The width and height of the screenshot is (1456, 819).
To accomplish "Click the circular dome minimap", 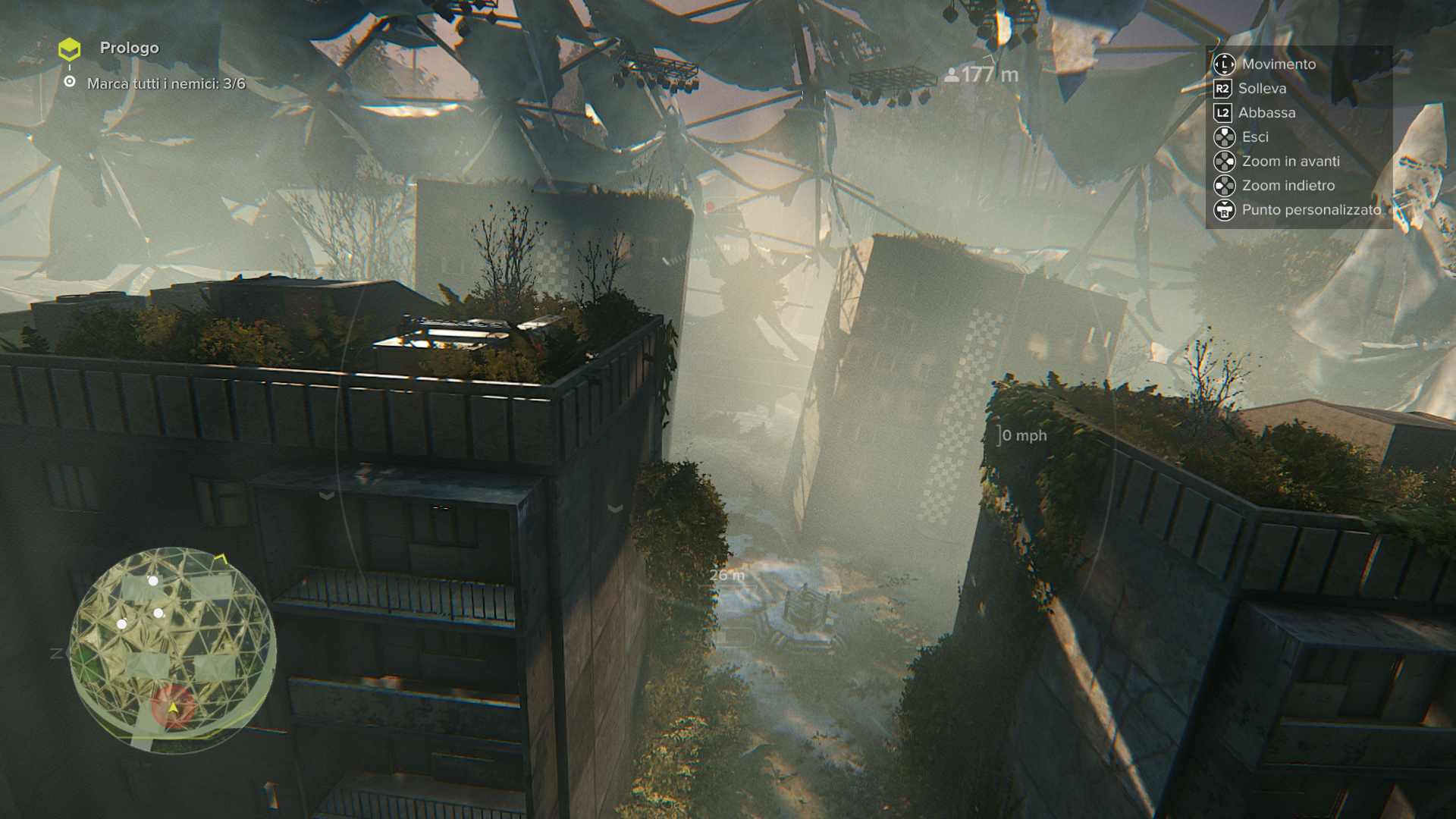I will (x=173, y=649).
